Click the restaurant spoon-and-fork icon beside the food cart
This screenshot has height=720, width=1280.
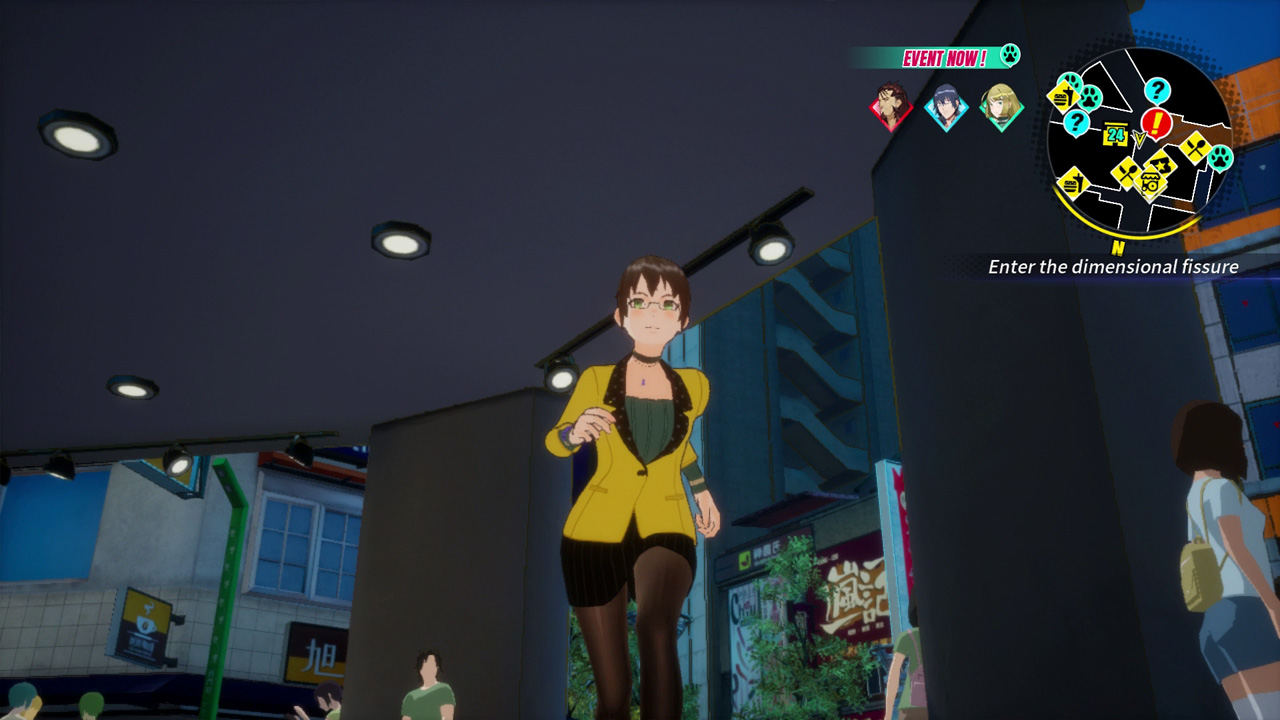(x=1126, y=172)
